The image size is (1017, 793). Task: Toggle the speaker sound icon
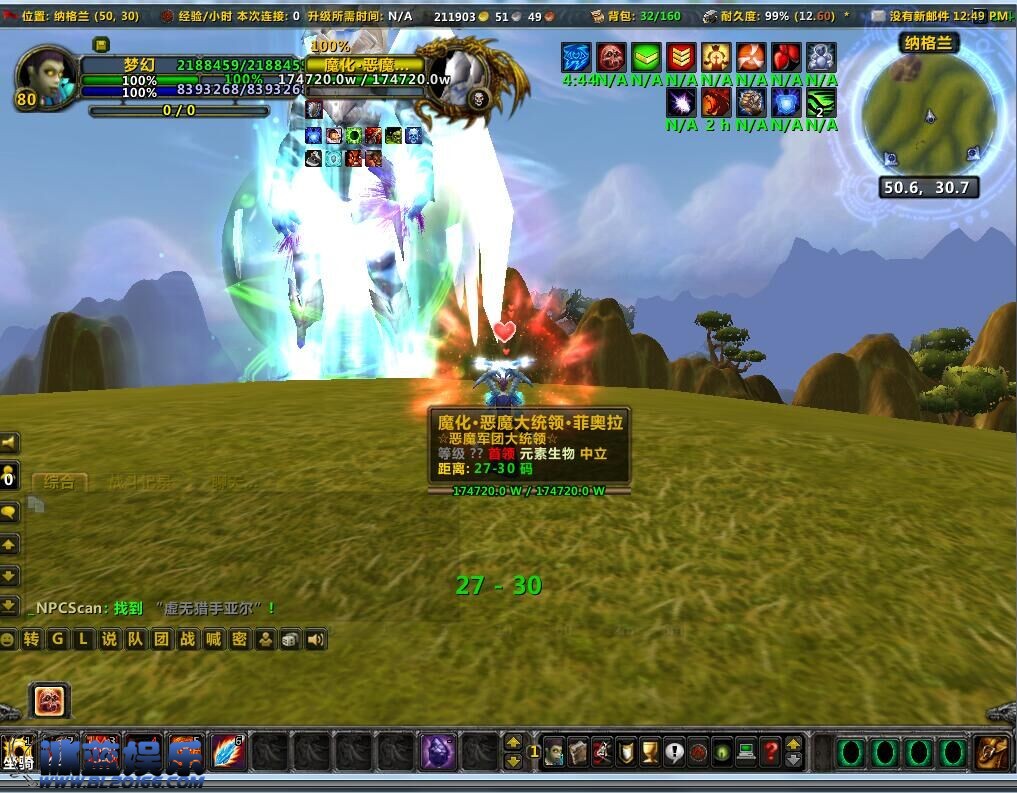tap(316, 640)
